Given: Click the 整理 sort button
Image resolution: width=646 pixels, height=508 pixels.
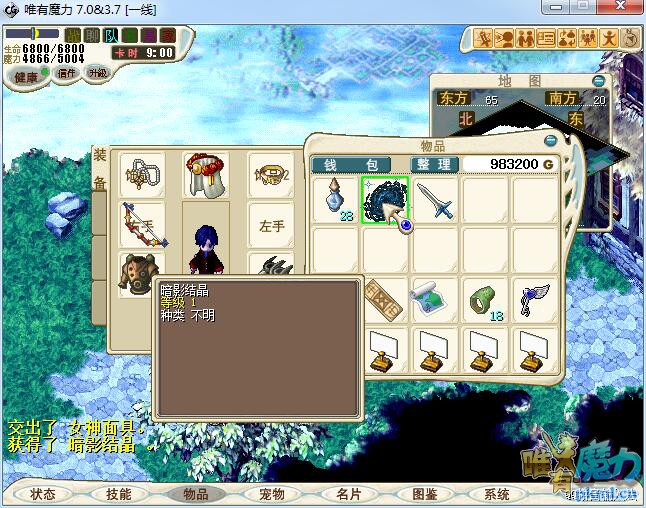Looking at the screenshot, I should point(434,164).
